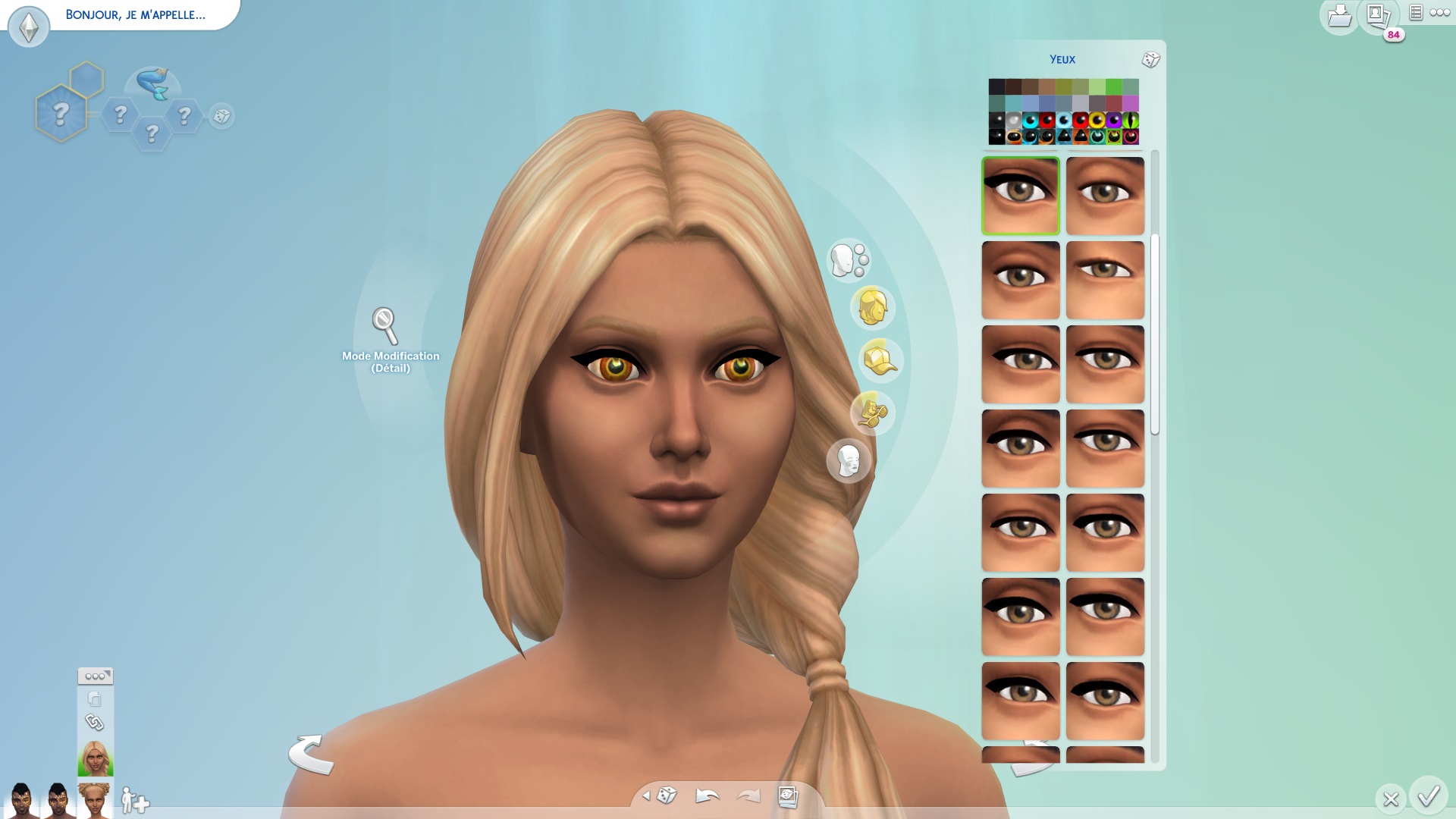Click the eye list scrollbar
Viewport: 1456px width, 819px height.
point(1155,334)
